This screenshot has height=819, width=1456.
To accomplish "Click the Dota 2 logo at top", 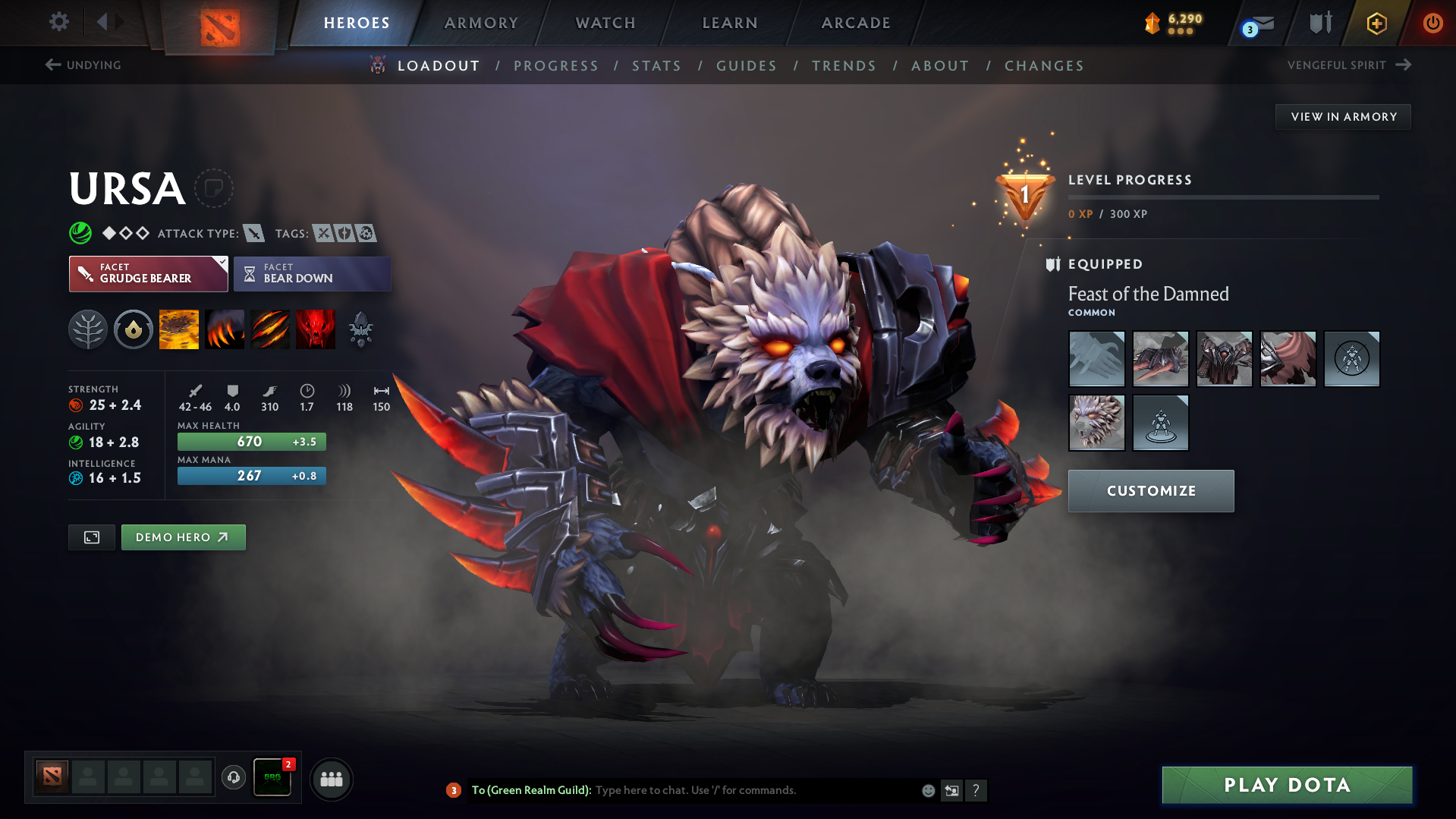I will click(x=218, y=23).
